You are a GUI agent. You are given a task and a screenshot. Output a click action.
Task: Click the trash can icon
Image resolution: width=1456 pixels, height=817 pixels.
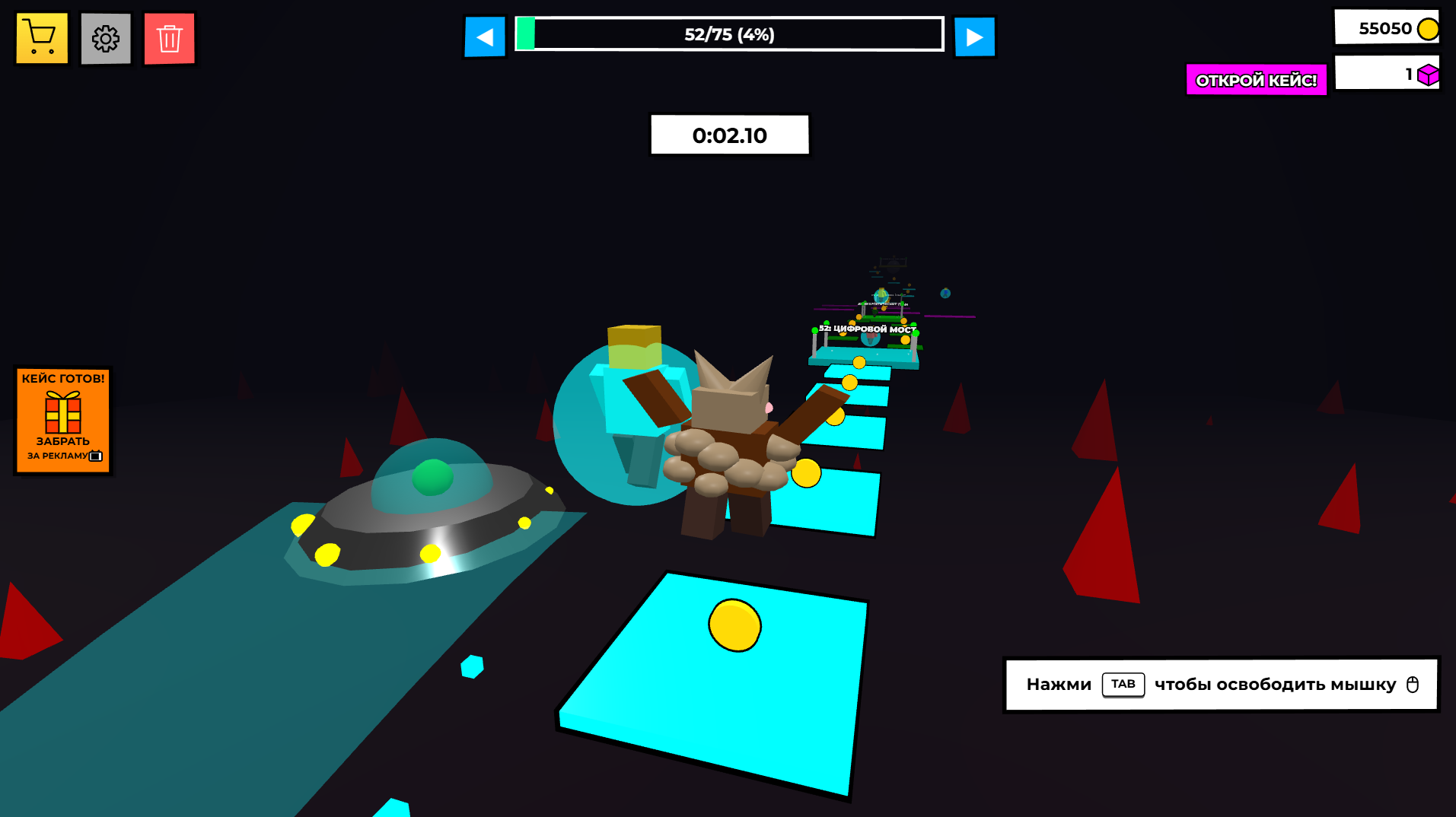pyautogui.click(x=169, y=37)
